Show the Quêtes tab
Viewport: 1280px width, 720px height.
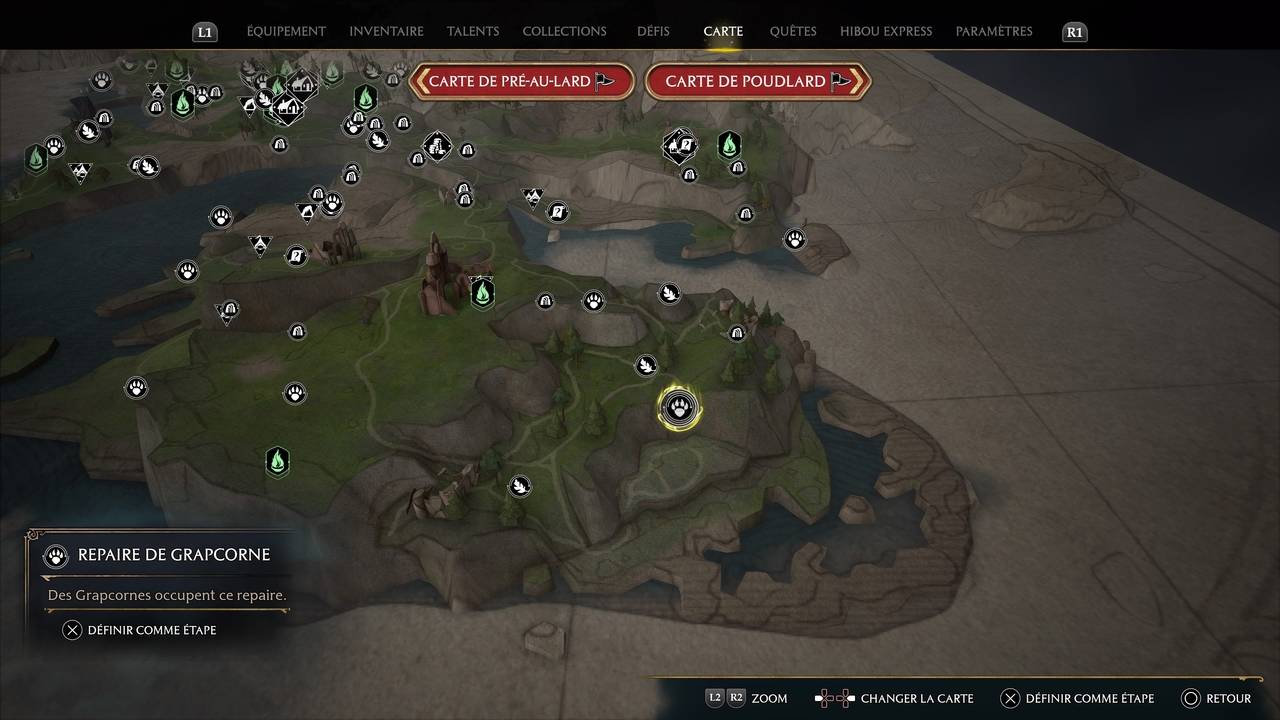[x=793, y=31]
